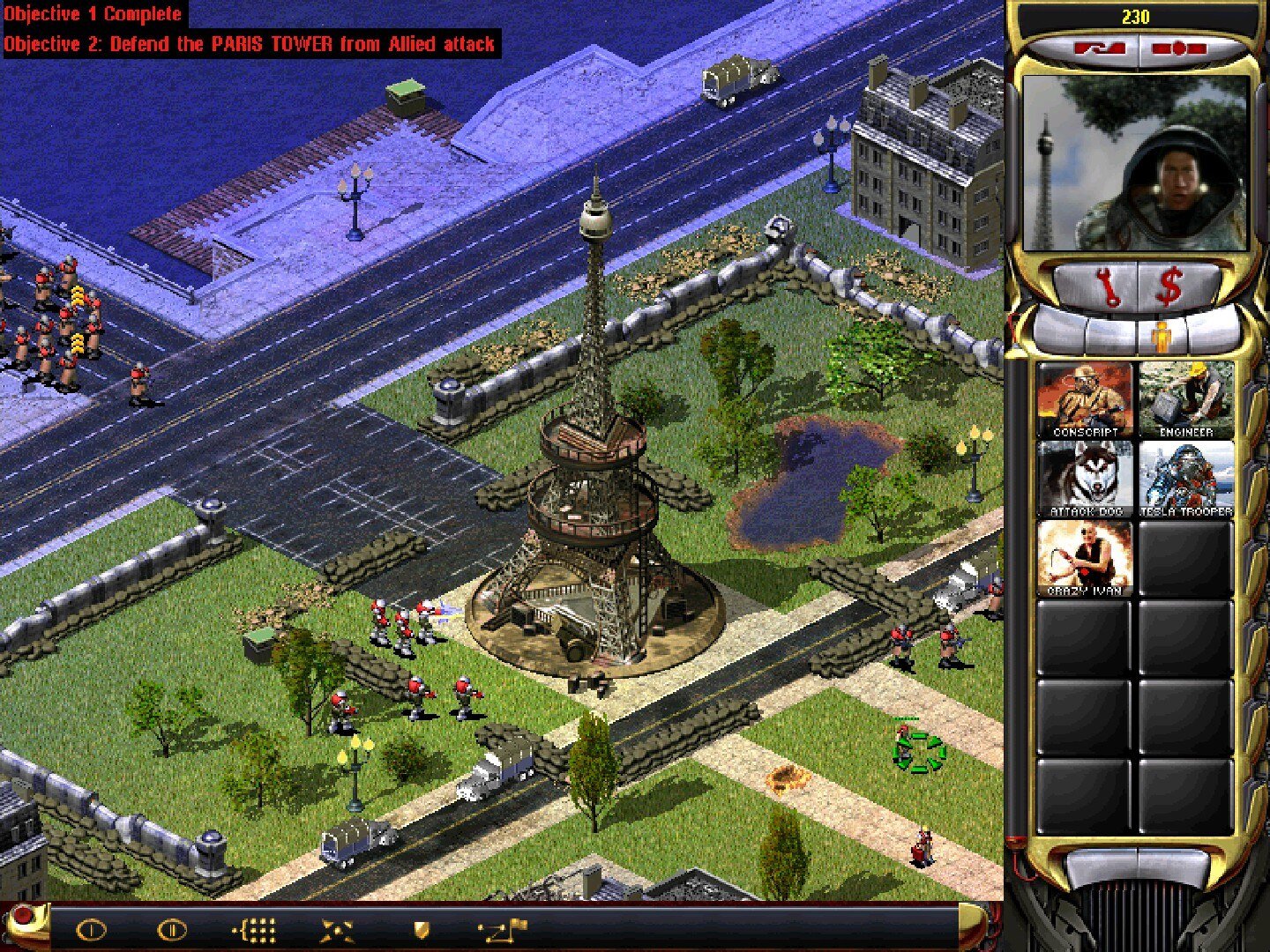Activate the red wrench repair button
Screen dimensions: 1270x952
click(1107, 287)
